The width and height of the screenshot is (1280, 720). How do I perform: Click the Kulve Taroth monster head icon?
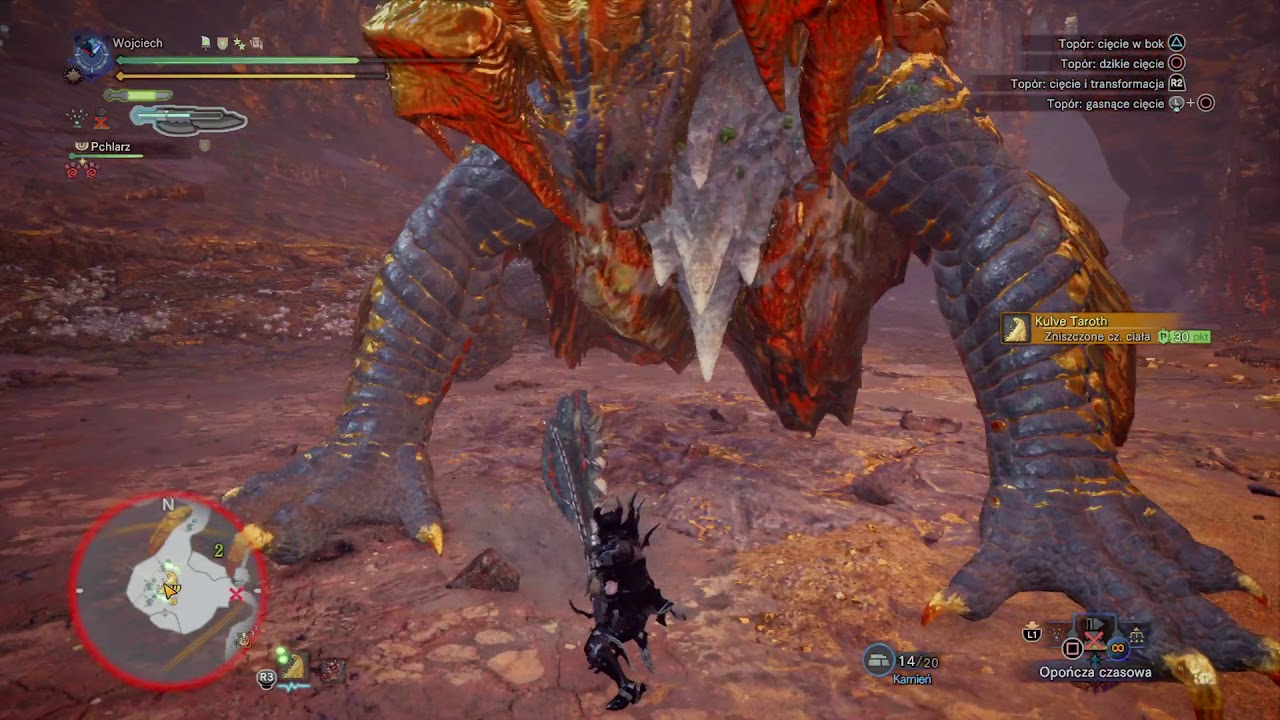(x=1015, y=328)
